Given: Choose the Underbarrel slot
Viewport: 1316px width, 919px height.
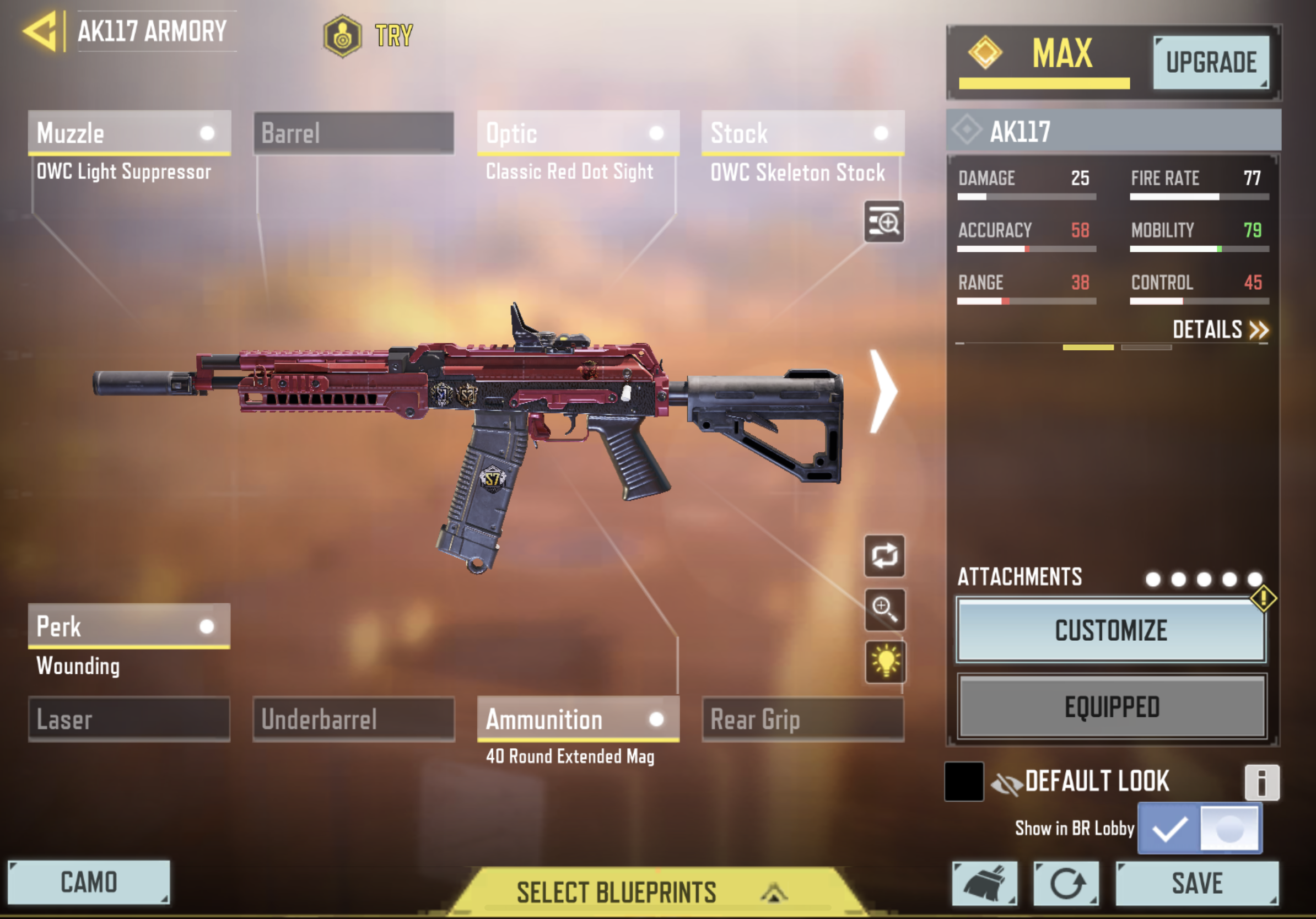Looking at the screenshot, I should pos(354,719).
